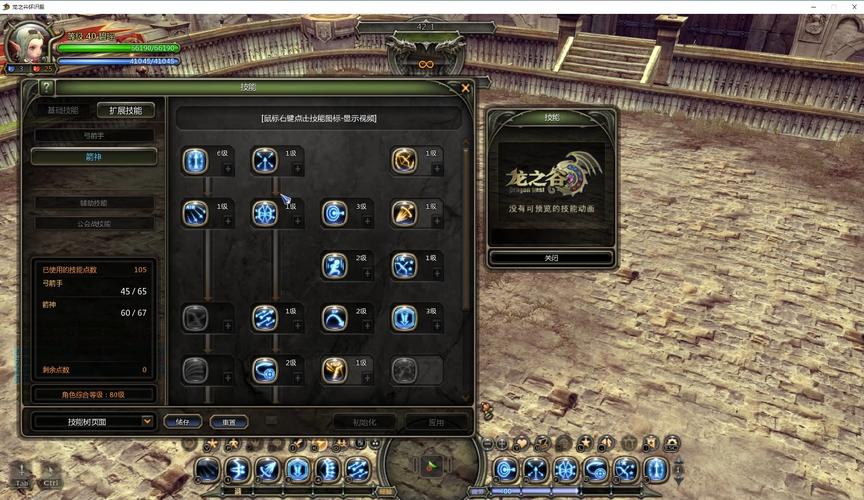The width and height of the screenshot is (864, 500).
Task: Select the 箭神 class skill tree
Action: [94, 157]
